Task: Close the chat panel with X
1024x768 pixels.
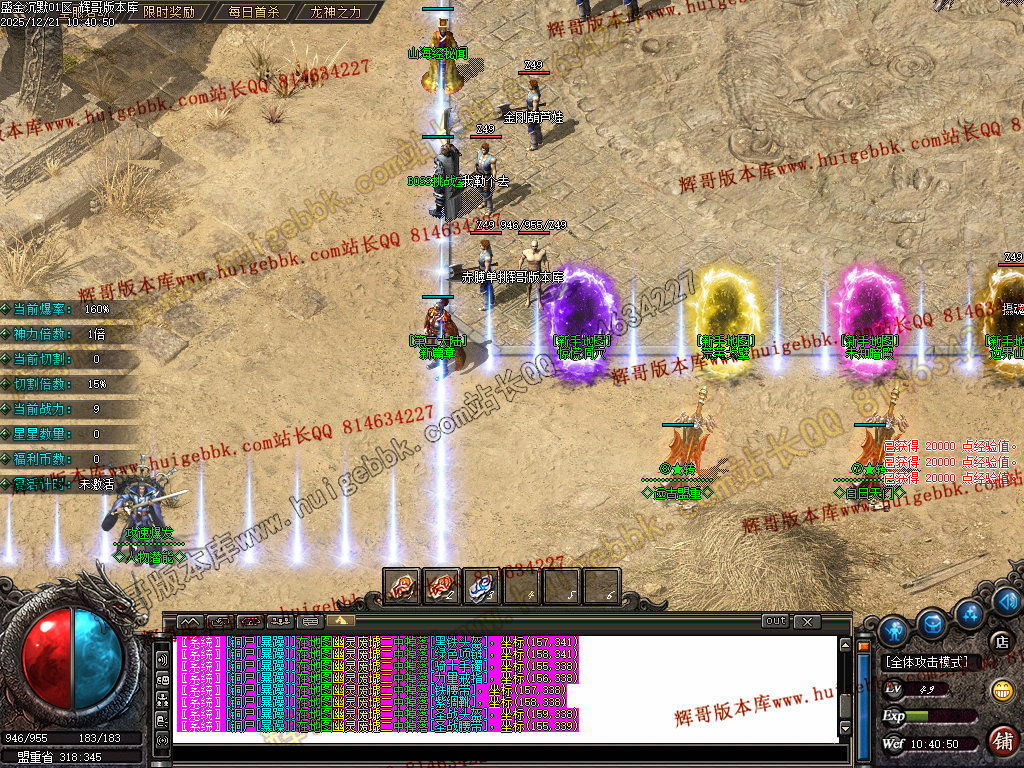Action: [807, 621]
